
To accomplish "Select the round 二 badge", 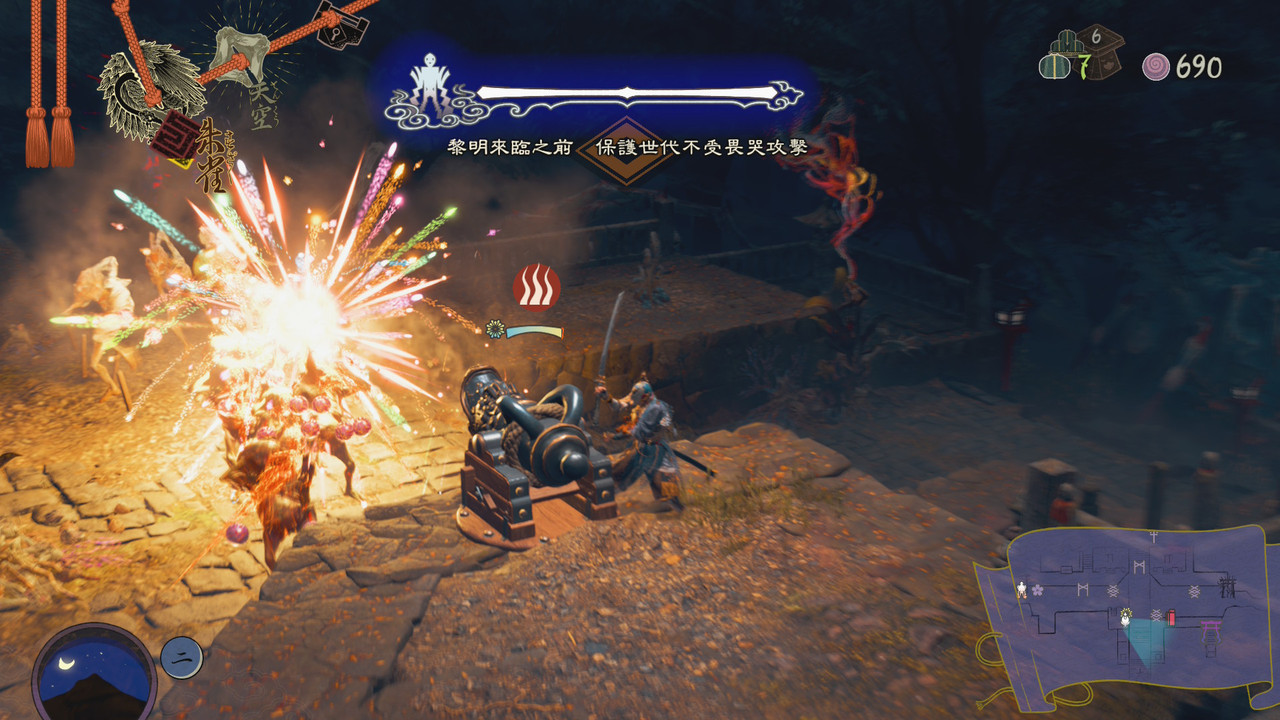I will (182, 657).
